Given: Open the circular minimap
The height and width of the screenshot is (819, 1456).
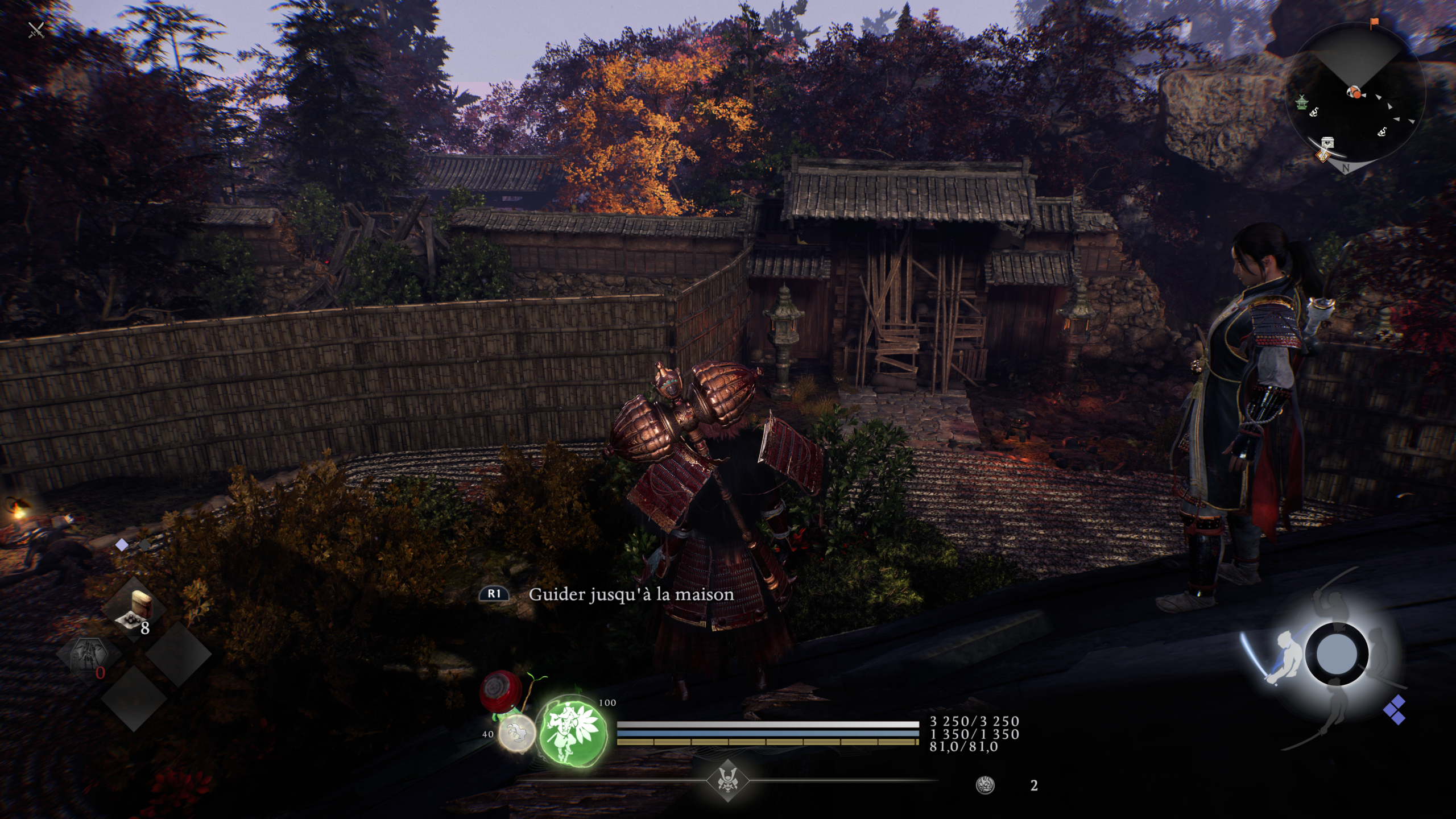Looking at the screenshot, I should pyautogui.click(x=1355, y=102).
